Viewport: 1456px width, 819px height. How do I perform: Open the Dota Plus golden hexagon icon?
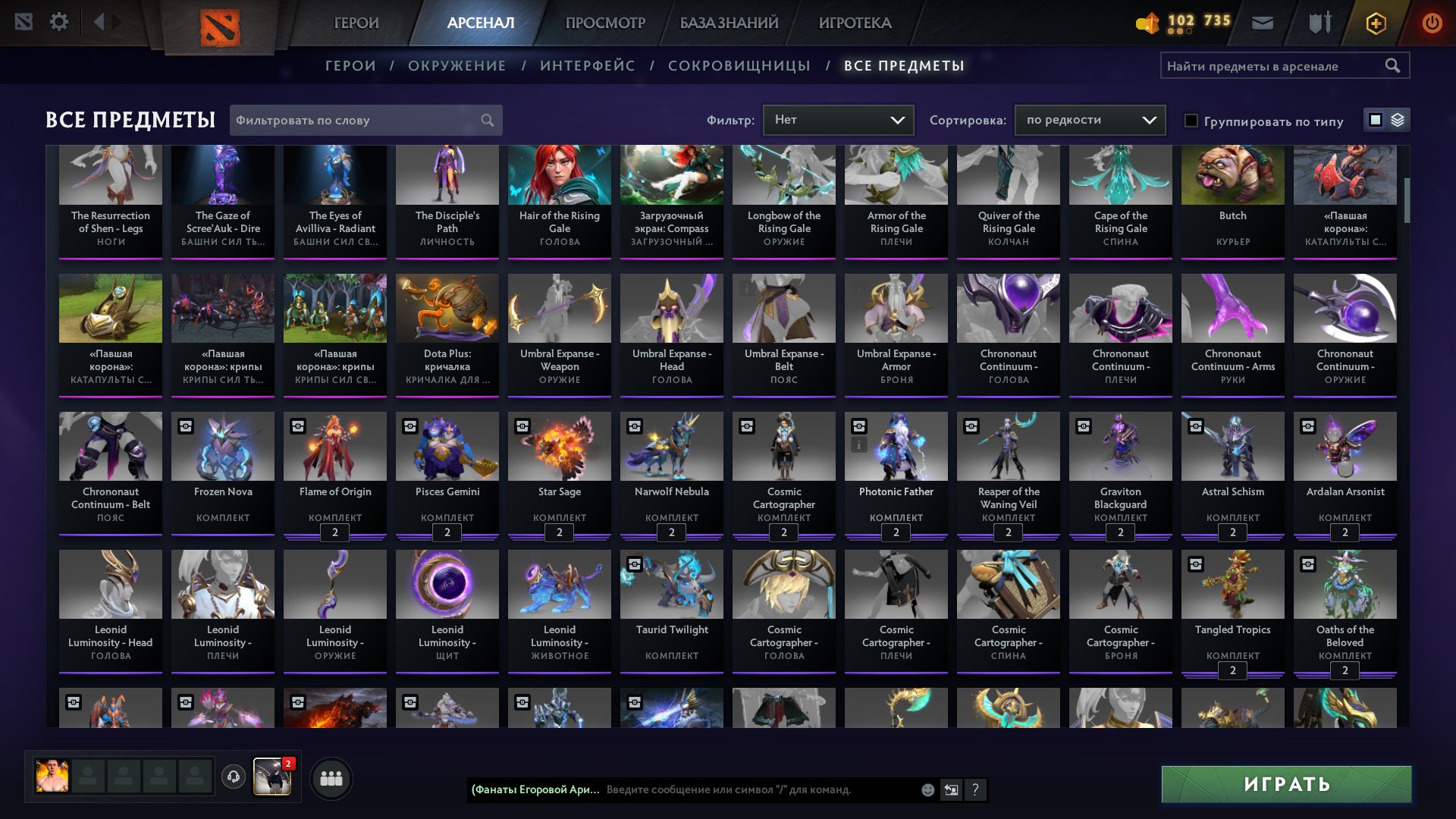(1375, 23)
